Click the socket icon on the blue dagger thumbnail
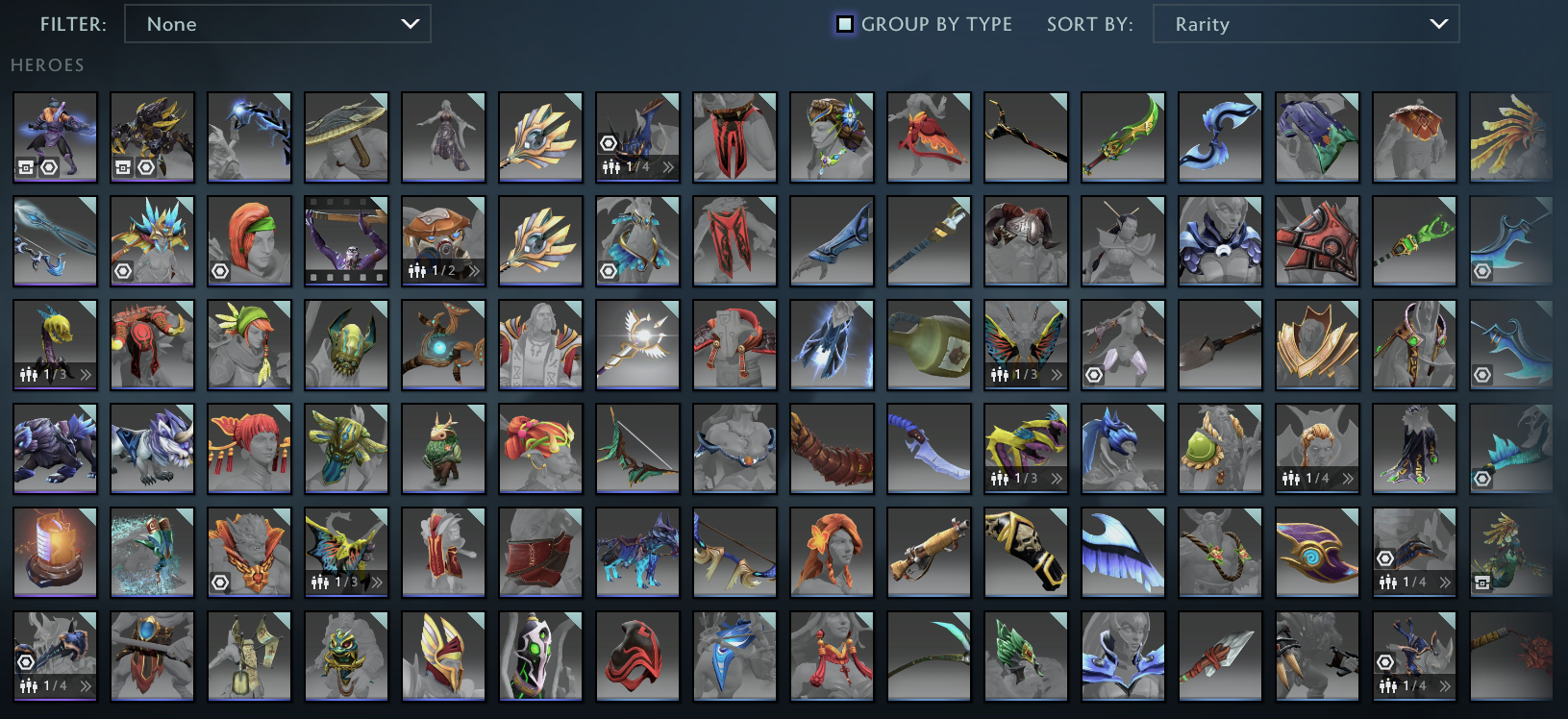1568x719 pixels. point(1482,270)
